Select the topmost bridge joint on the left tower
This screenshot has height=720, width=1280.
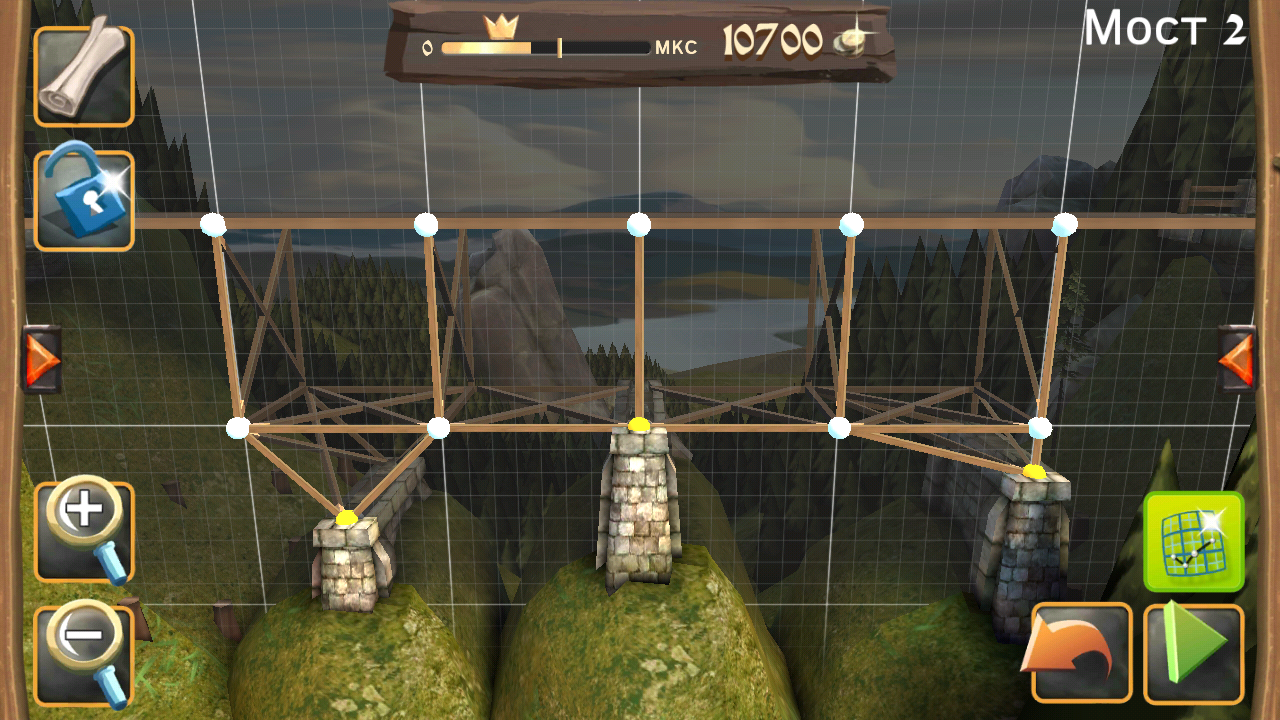click(214, 222)
